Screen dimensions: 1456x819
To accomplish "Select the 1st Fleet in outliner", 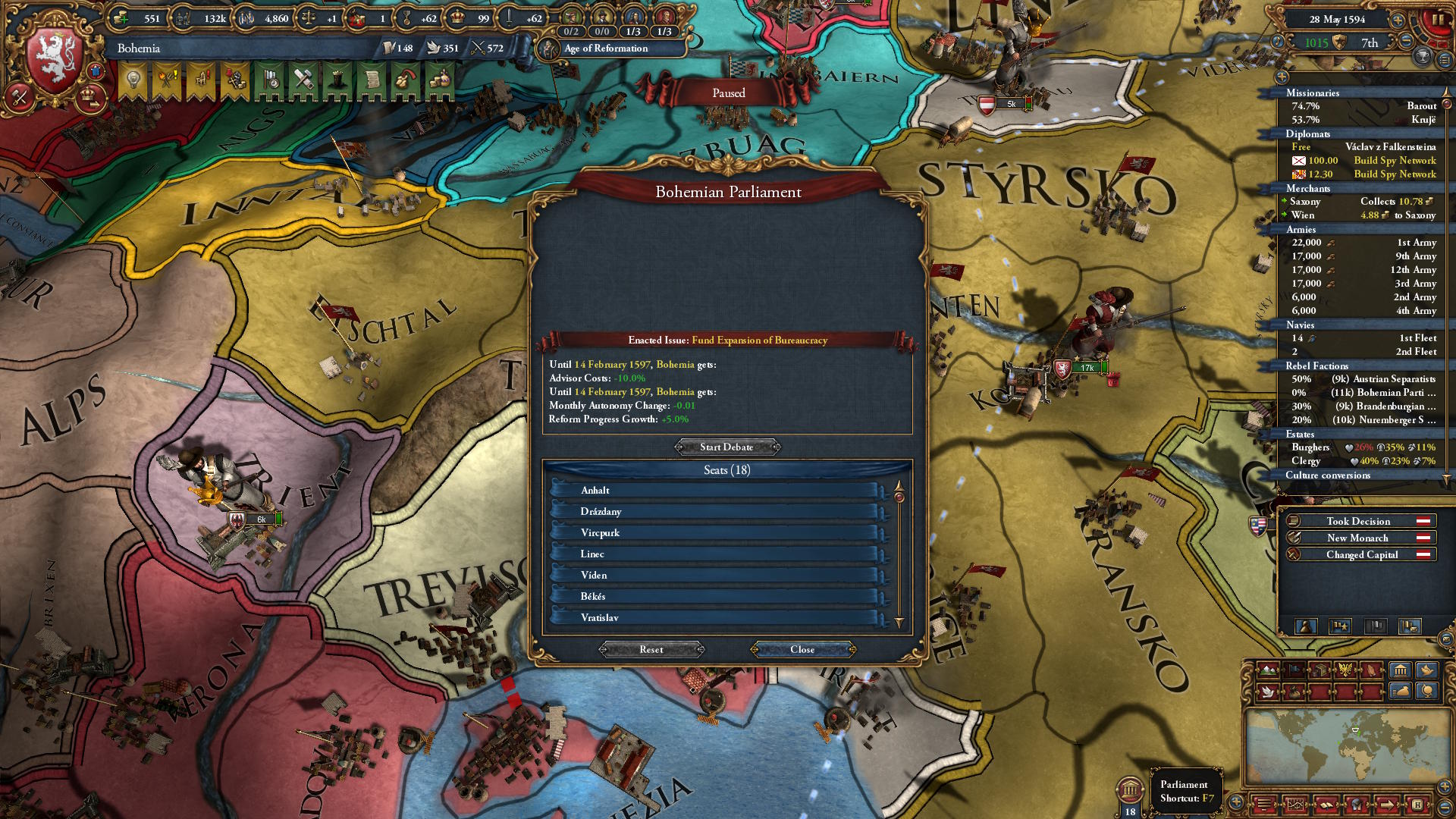I will (1363, 338).
